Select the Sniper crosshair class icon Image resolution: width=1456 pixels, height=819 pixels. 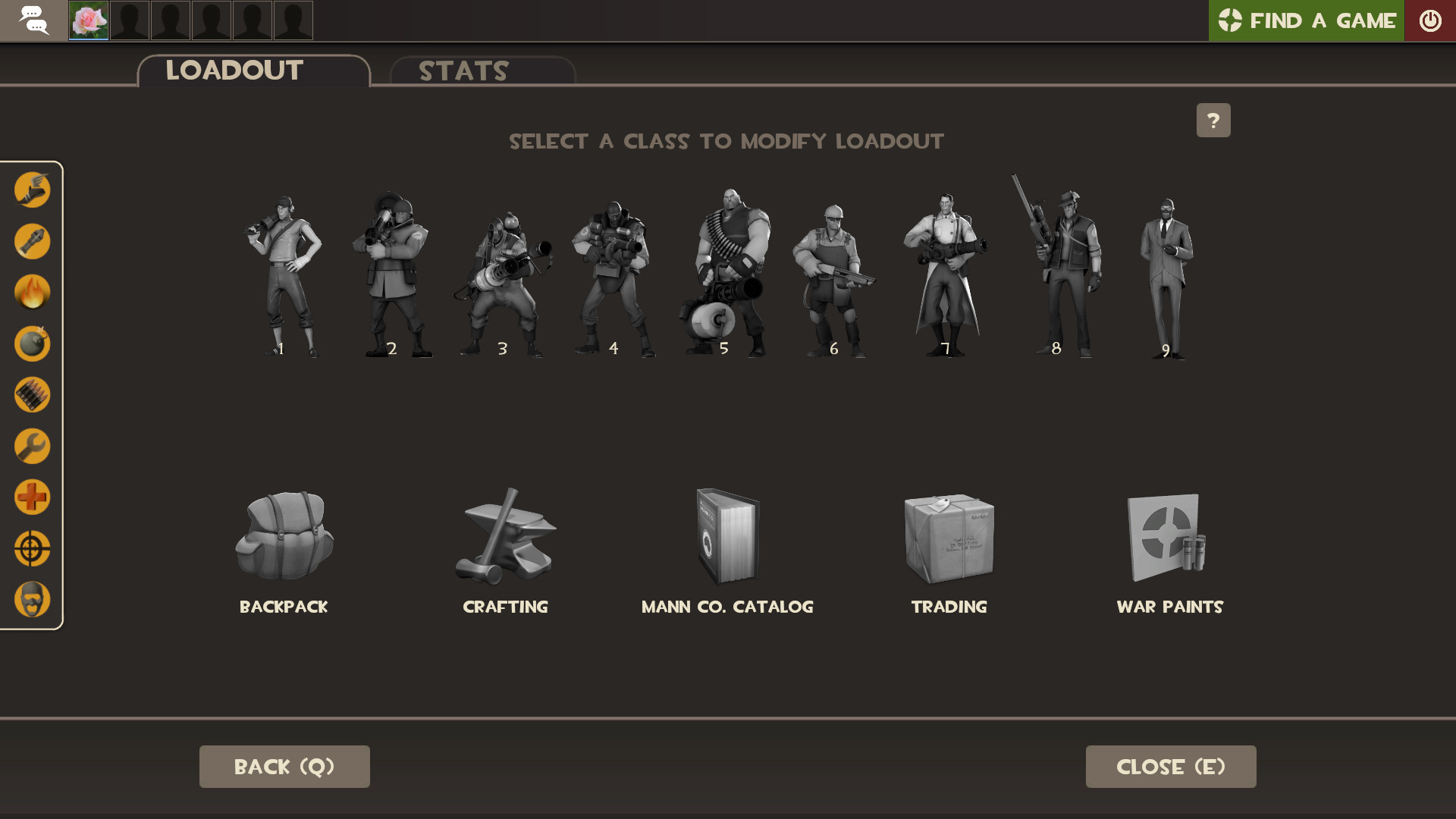[32, 548]
